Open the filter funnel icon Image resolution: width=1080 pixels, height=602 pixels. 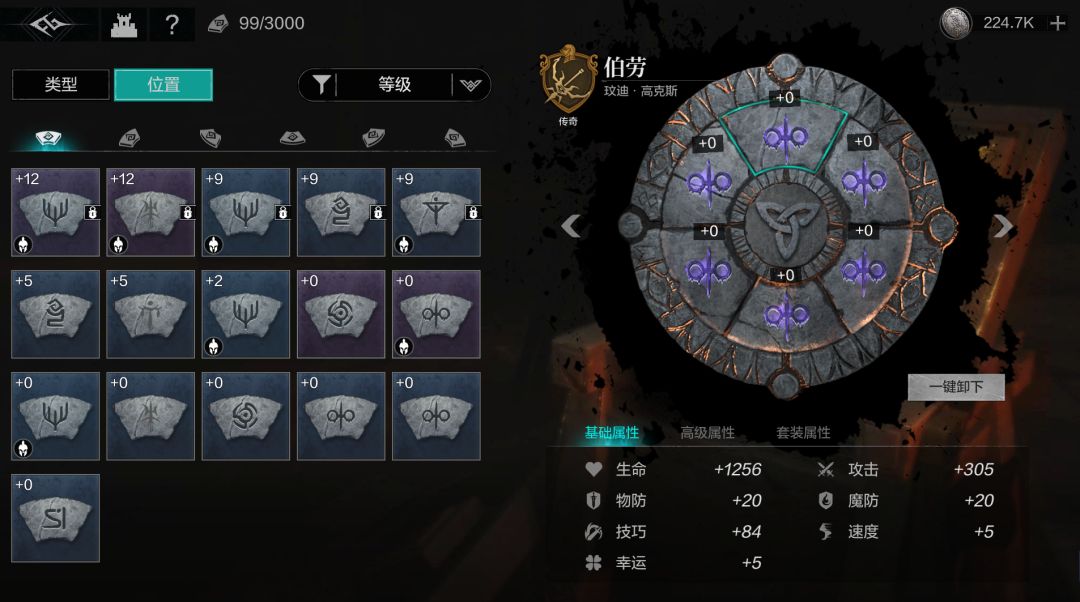pos(321,85)
